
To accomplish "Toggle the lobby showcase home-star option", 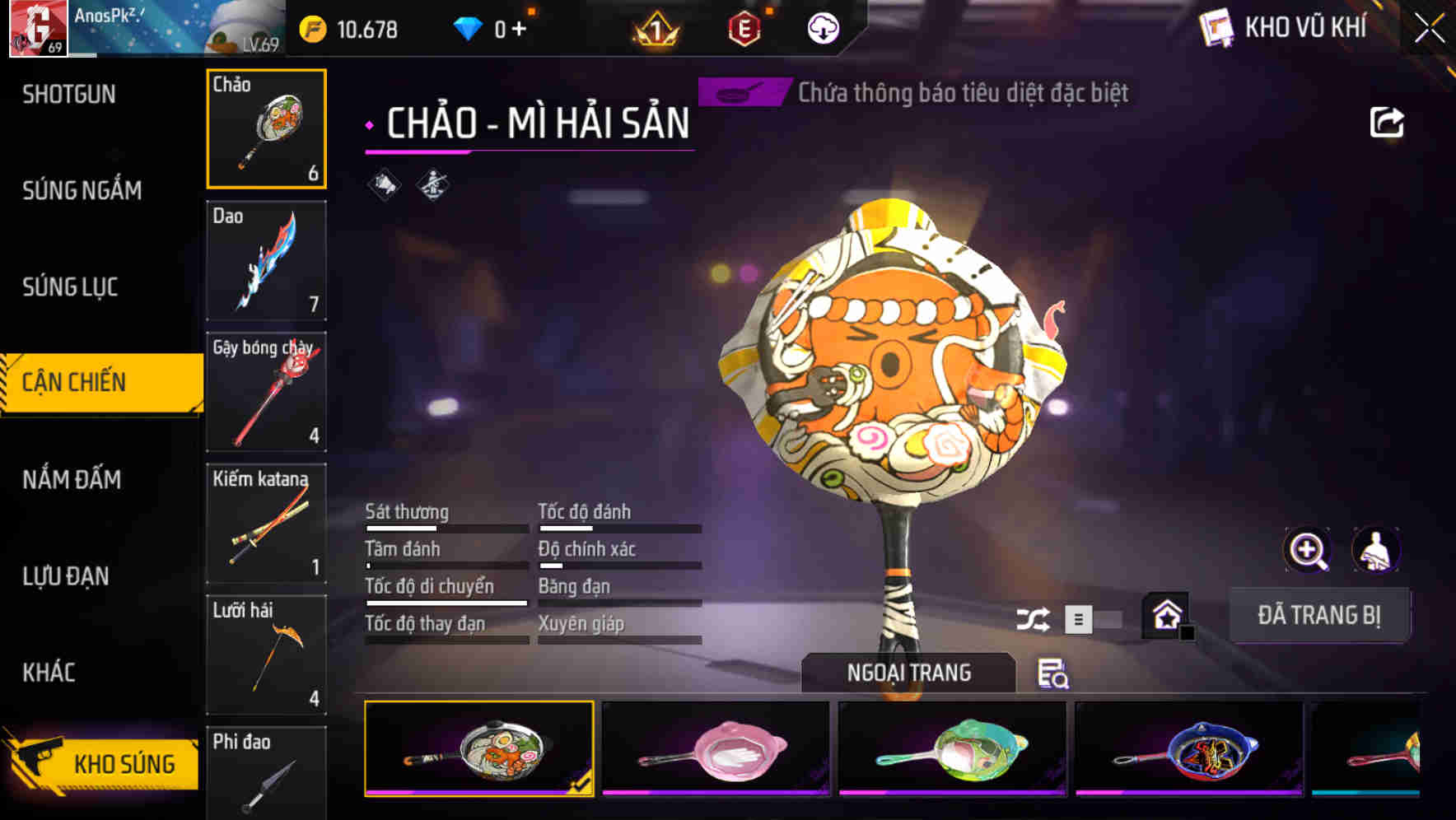I will coord(1166,613).
